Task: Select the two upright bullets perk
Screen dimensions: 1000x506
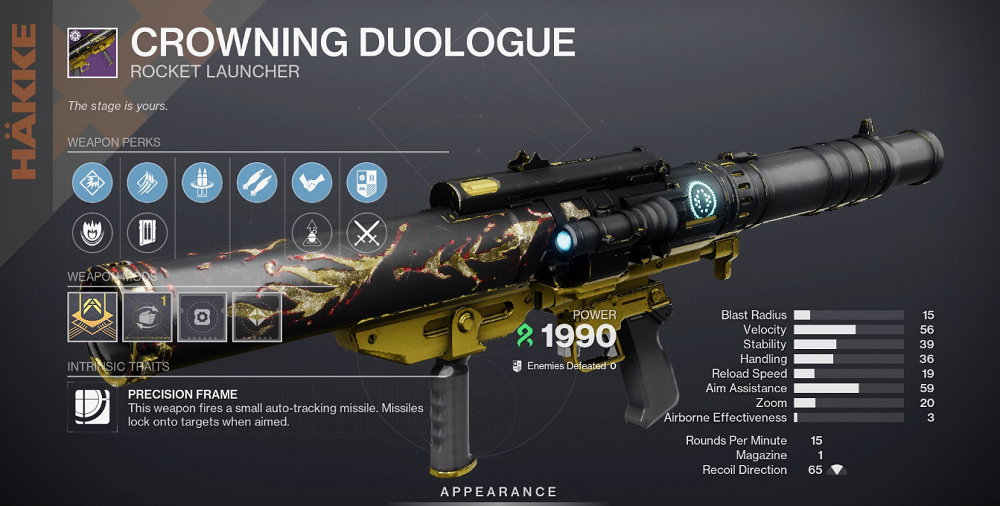Action: pyautogui.click(x=202, y=183)
